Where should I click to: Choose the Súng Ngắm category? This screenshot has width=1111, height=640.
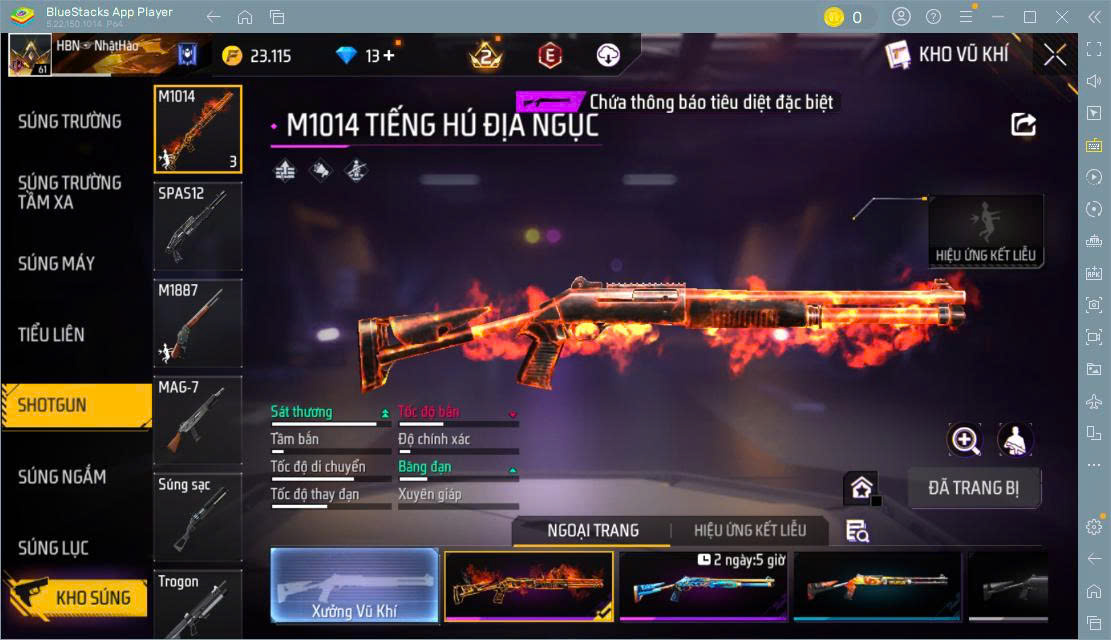[x=62, y=477]
